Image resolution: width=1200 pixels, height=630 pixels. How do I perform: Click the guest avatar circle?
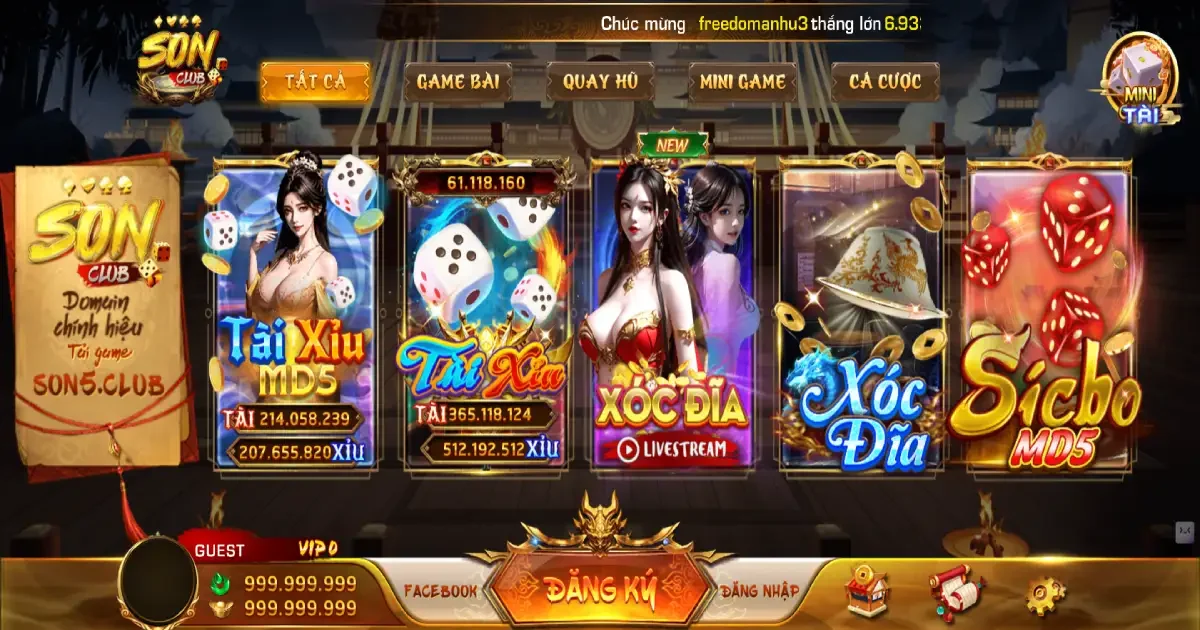[x=159, y=582]
